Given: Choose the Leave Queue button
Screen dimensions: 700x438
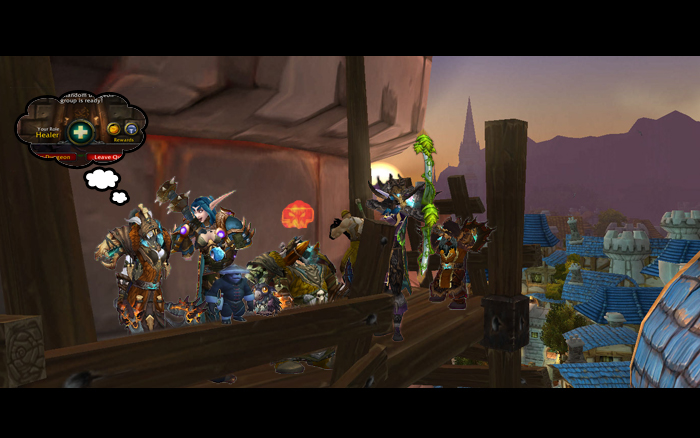Looking at the screenshot, I should (x=105, y=156).
